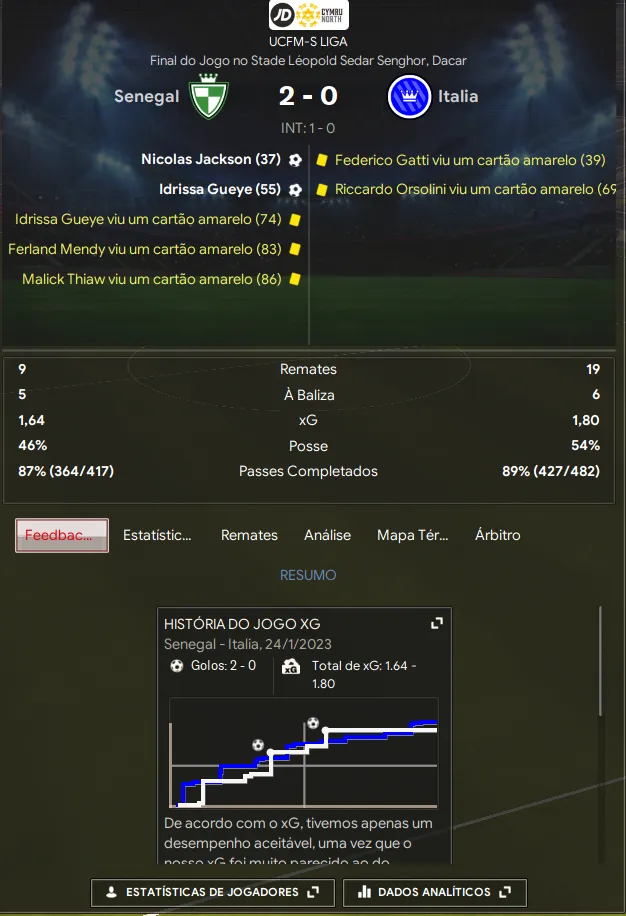This screenshot has width=626, height=916.
Task: Click the Senegal green crest badge
Action: (x=209, y=95)
